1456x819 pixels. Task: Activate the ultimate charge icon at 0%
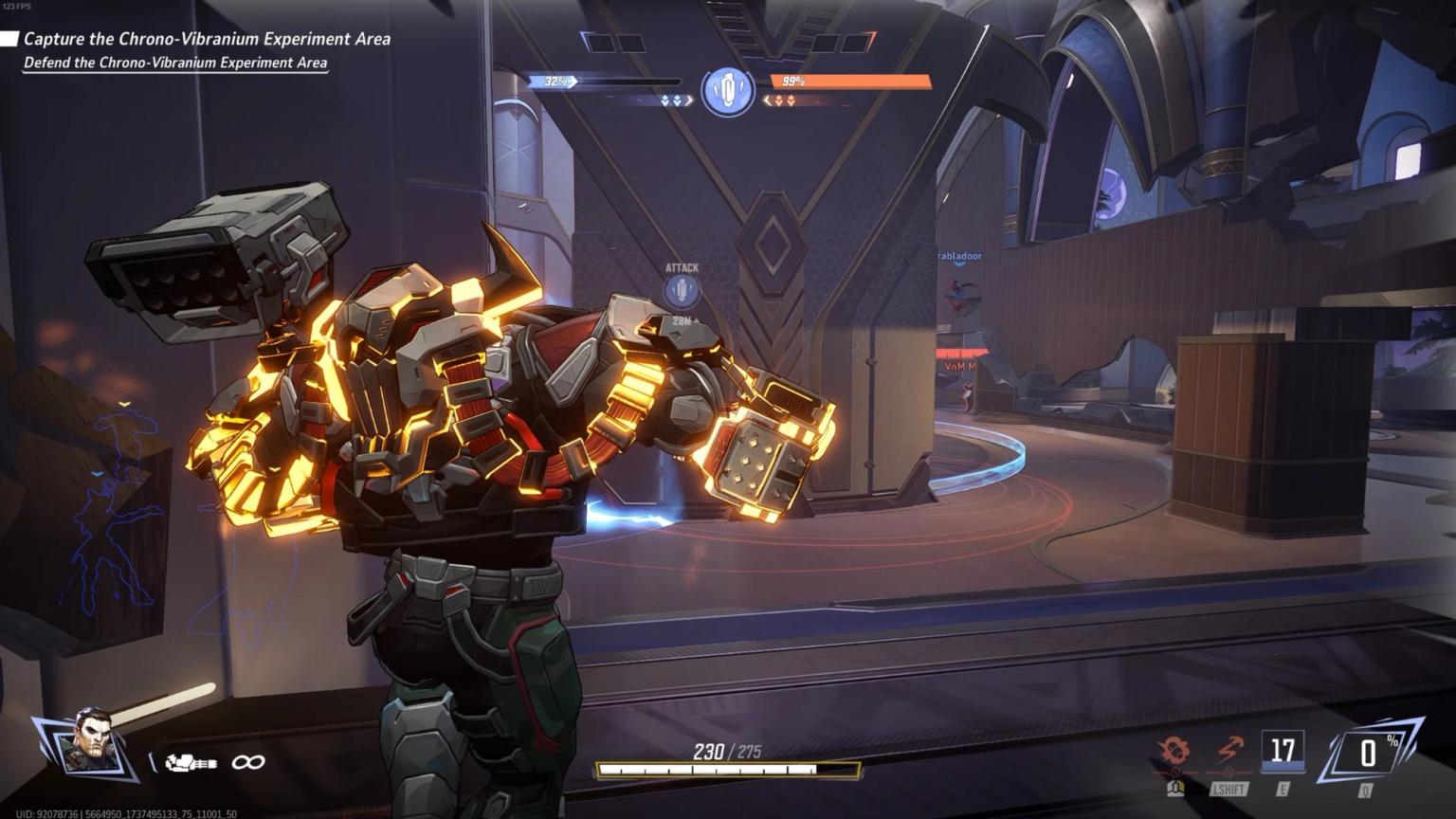tap(1368, 754)
